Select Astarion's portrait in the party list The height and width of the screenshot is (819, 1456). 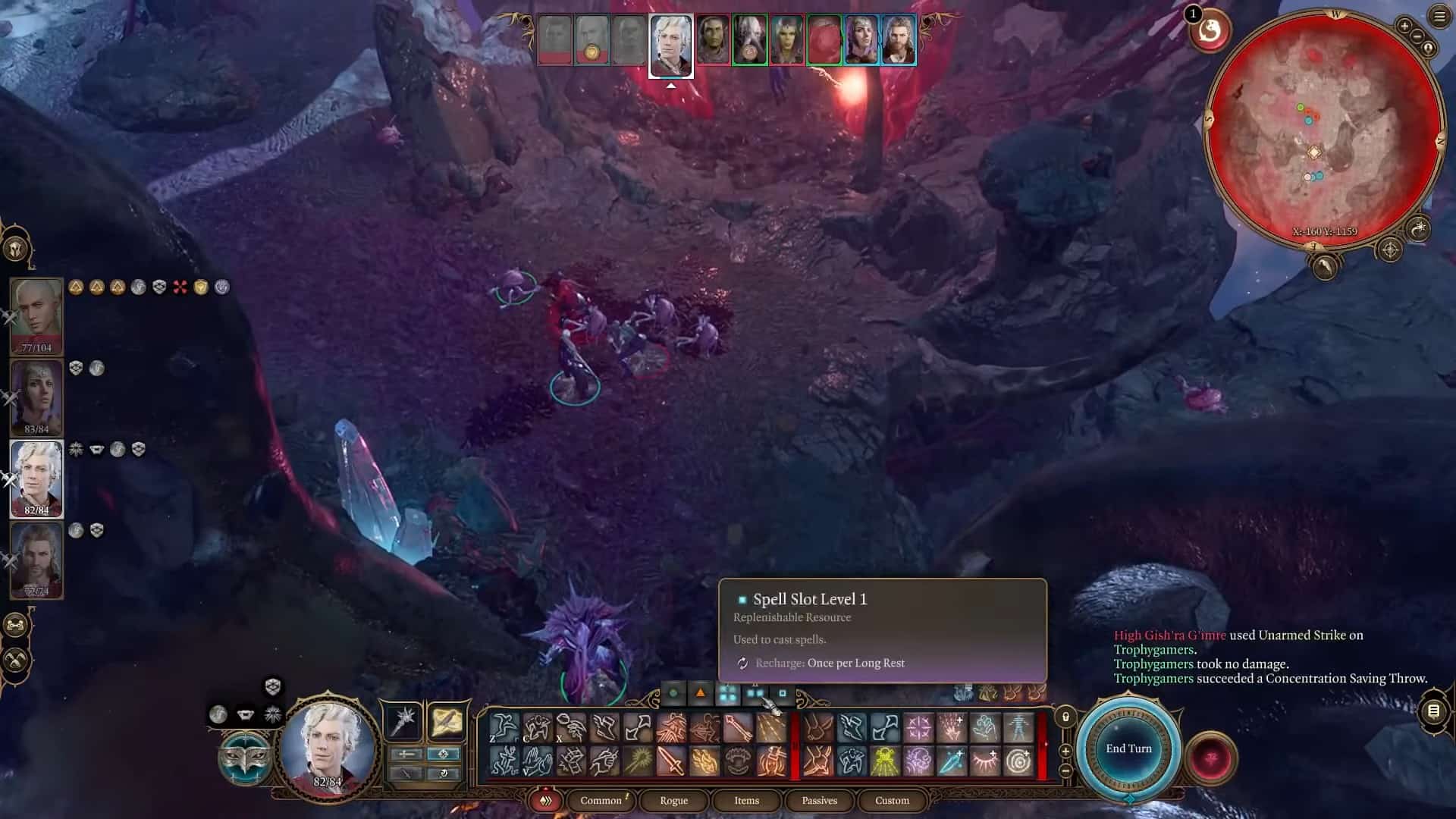click(x=36, y=478)
